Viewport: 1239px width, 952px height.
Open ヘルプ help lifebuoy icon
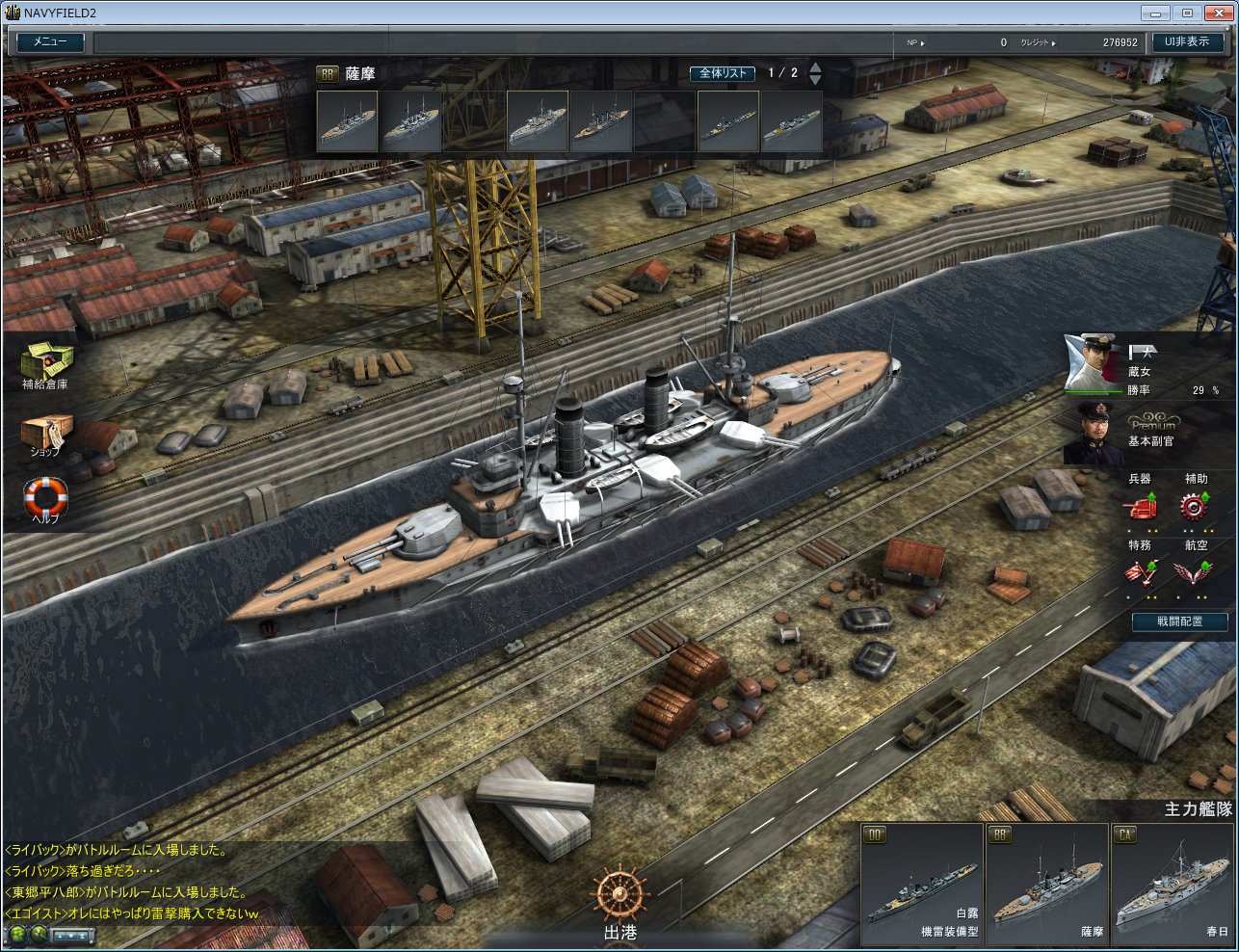pyautogui.click(x=45, y=497)
